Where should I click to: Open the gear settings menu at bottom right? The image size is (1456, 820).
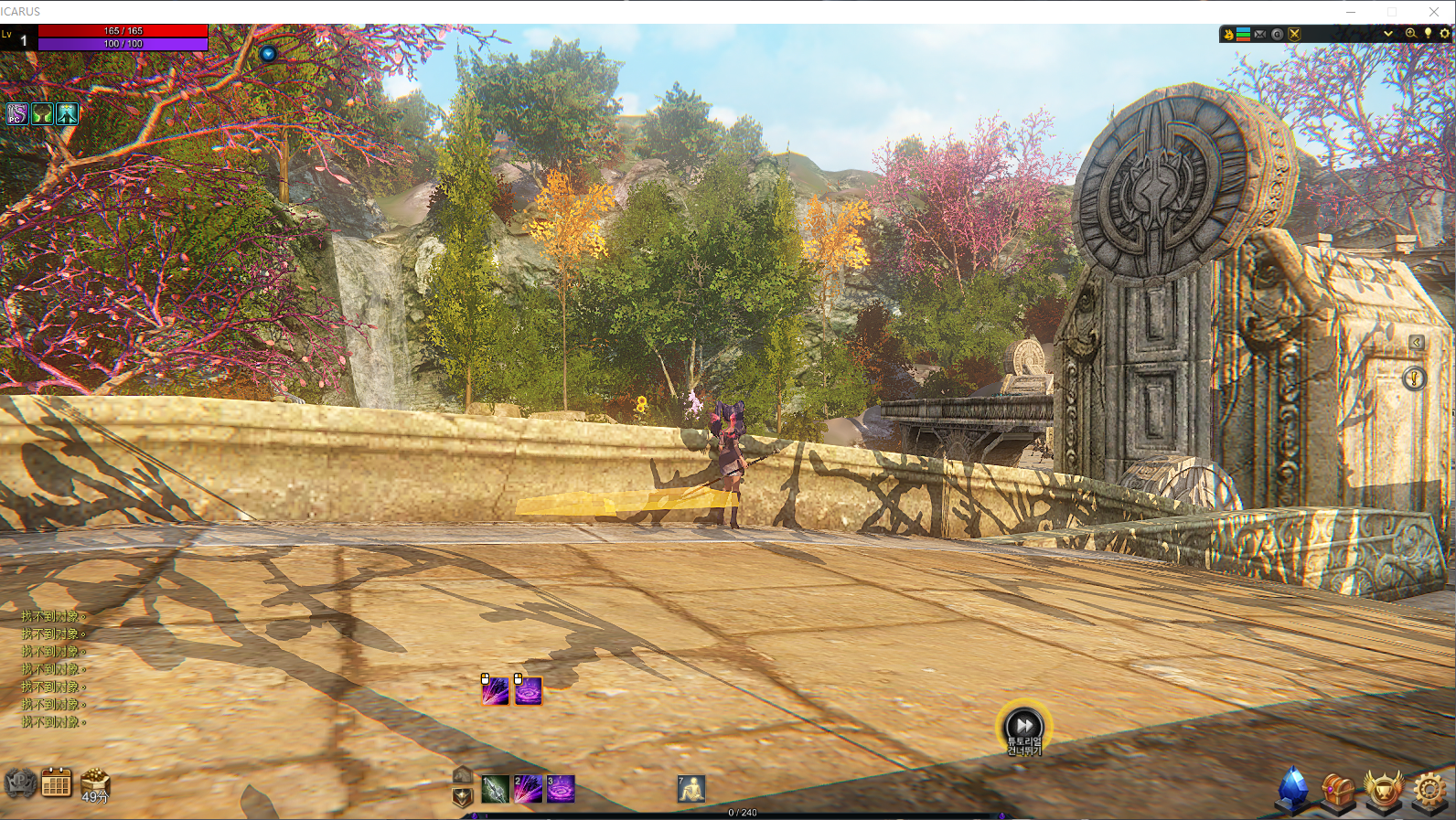pos(1429,790)
